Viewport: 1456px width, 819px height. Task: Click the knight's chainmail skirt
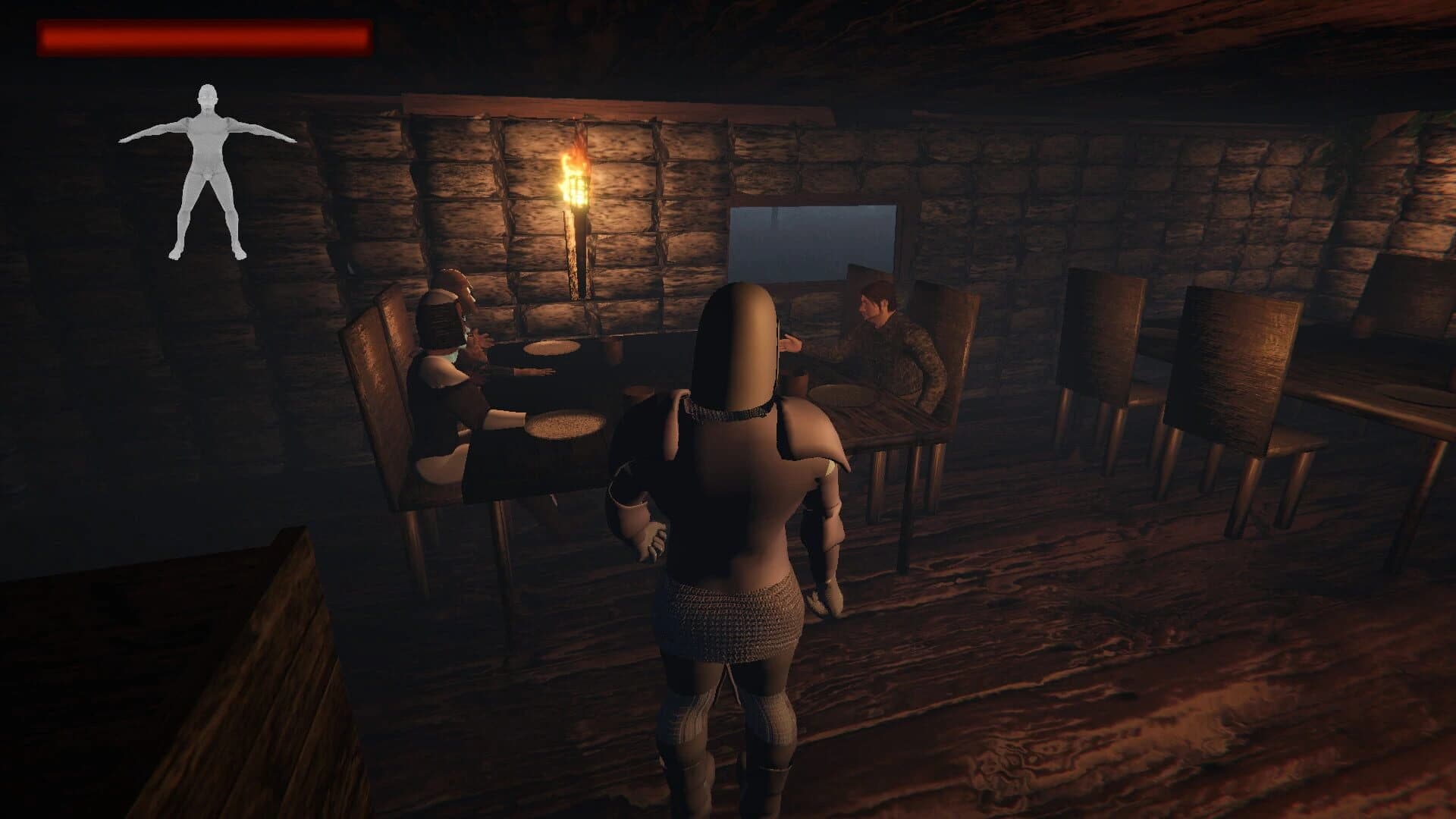[x=728, y=622]
